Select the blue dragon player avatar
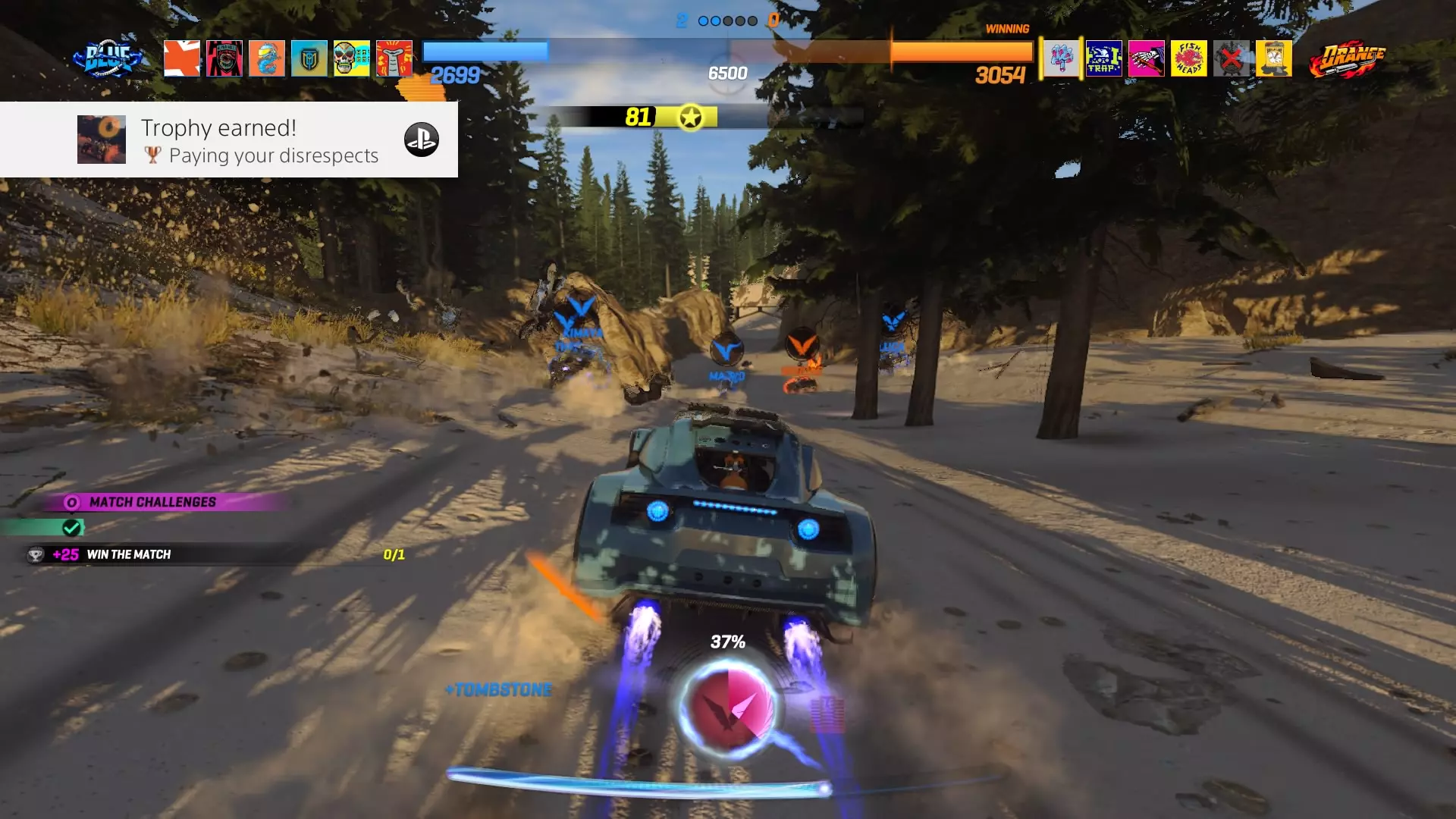The image size is (1456, 819). (266, 58)
